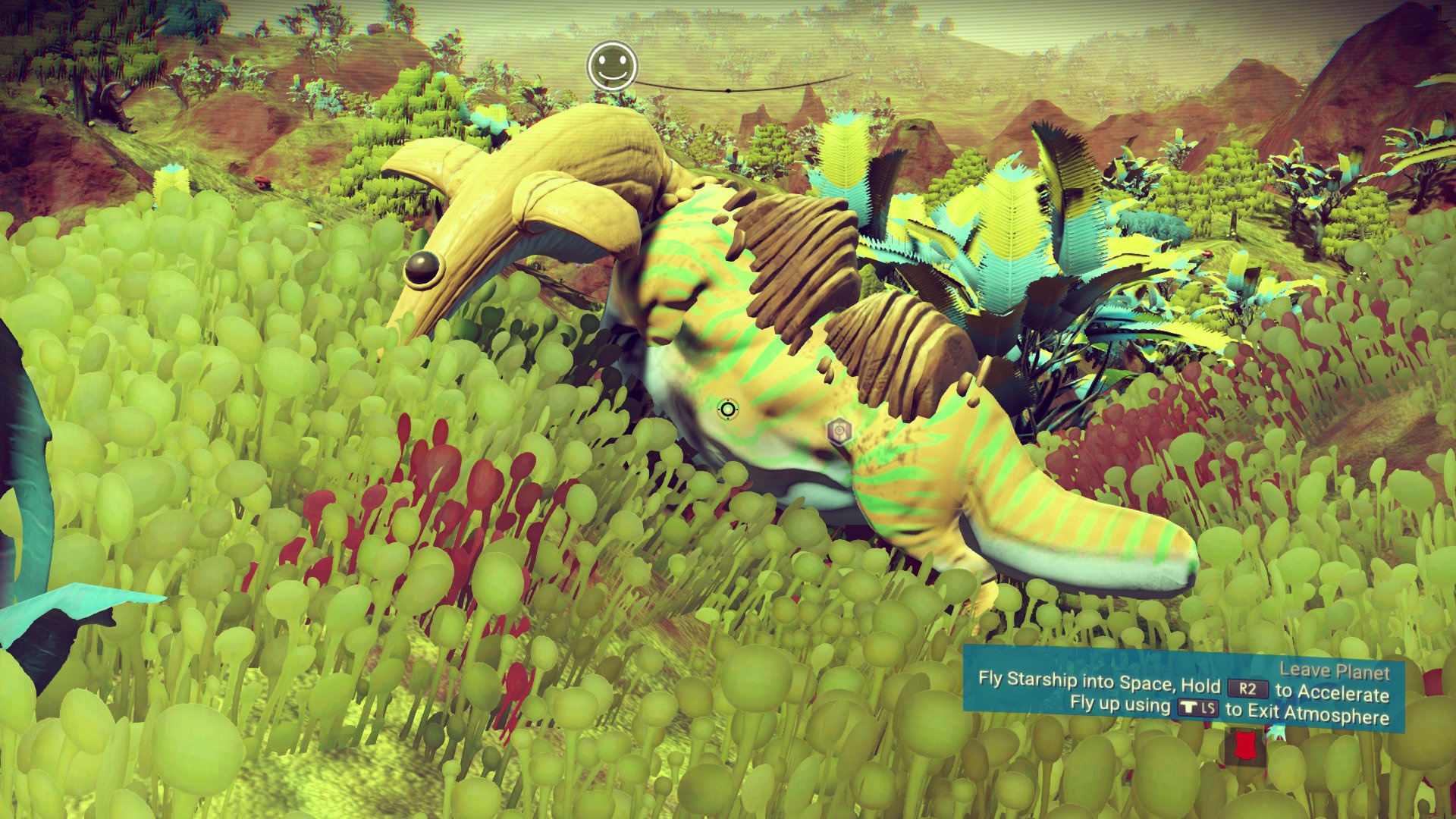Click the hexagonal marker icon near the crosshair
The image size is (1456, 819).
839,431
